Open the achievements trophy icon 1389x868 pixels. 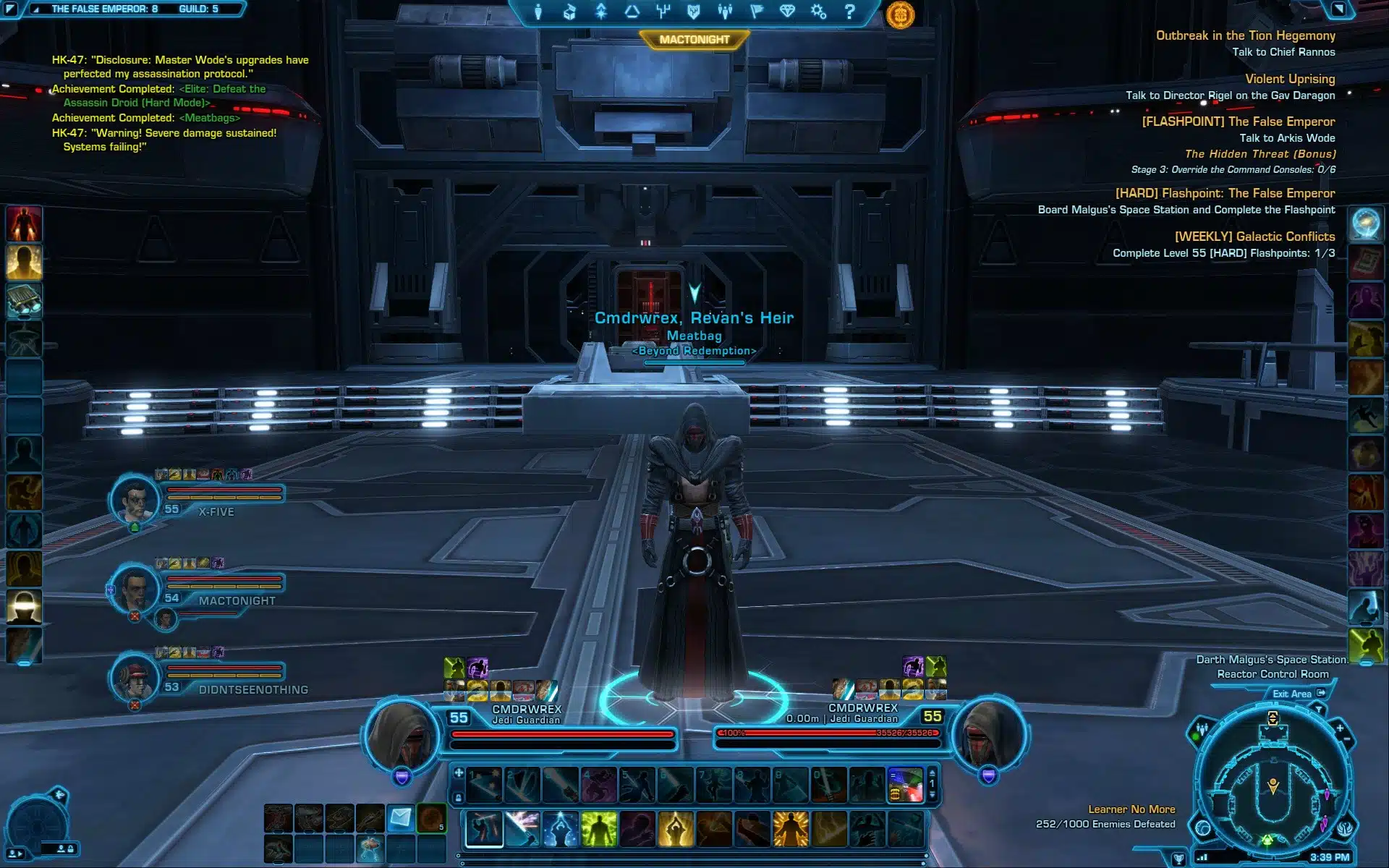(x=1178, y=859)
